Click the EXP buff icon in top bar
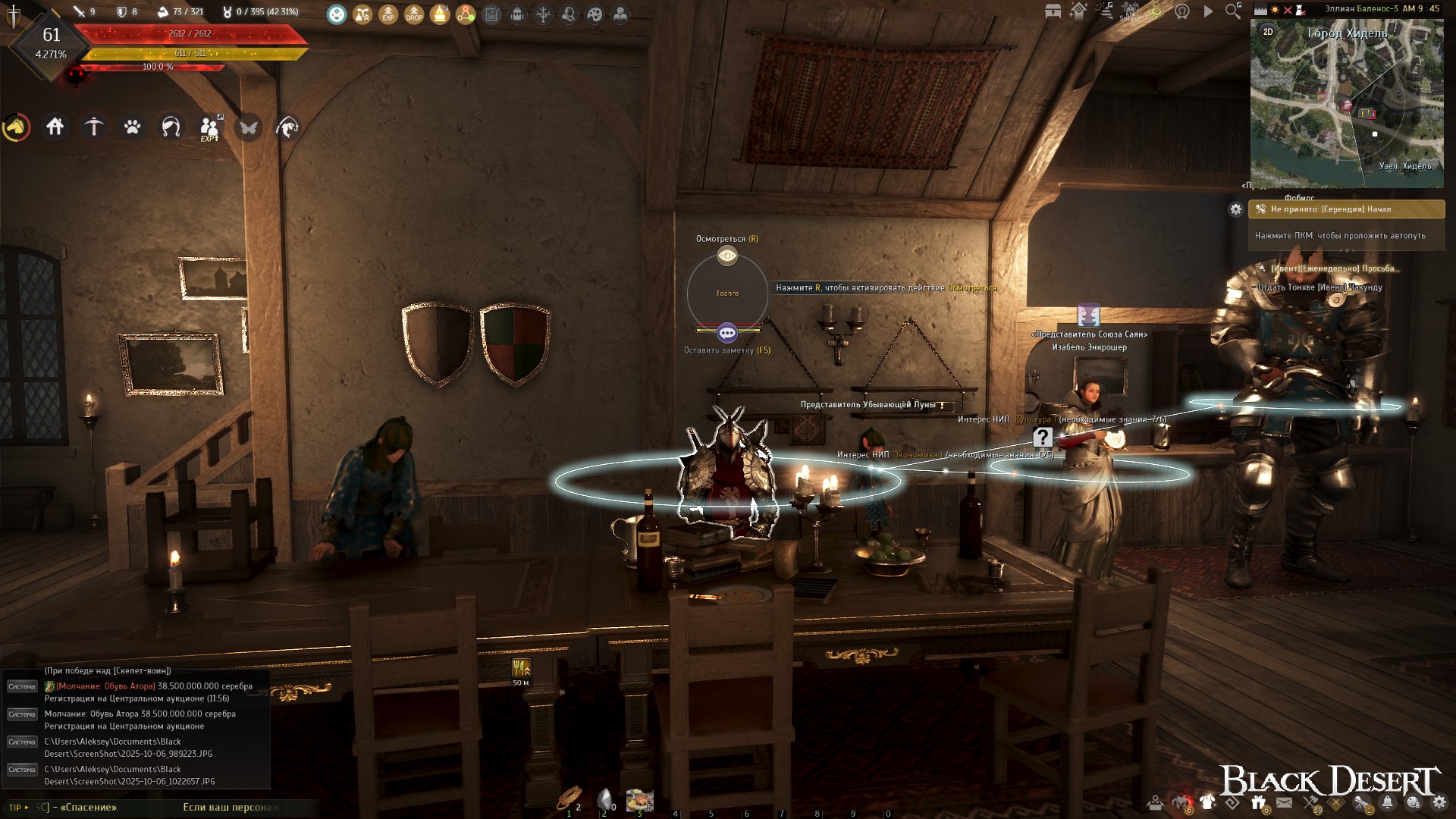Screen dimensions: 1456x819 (x=388, y=14)
